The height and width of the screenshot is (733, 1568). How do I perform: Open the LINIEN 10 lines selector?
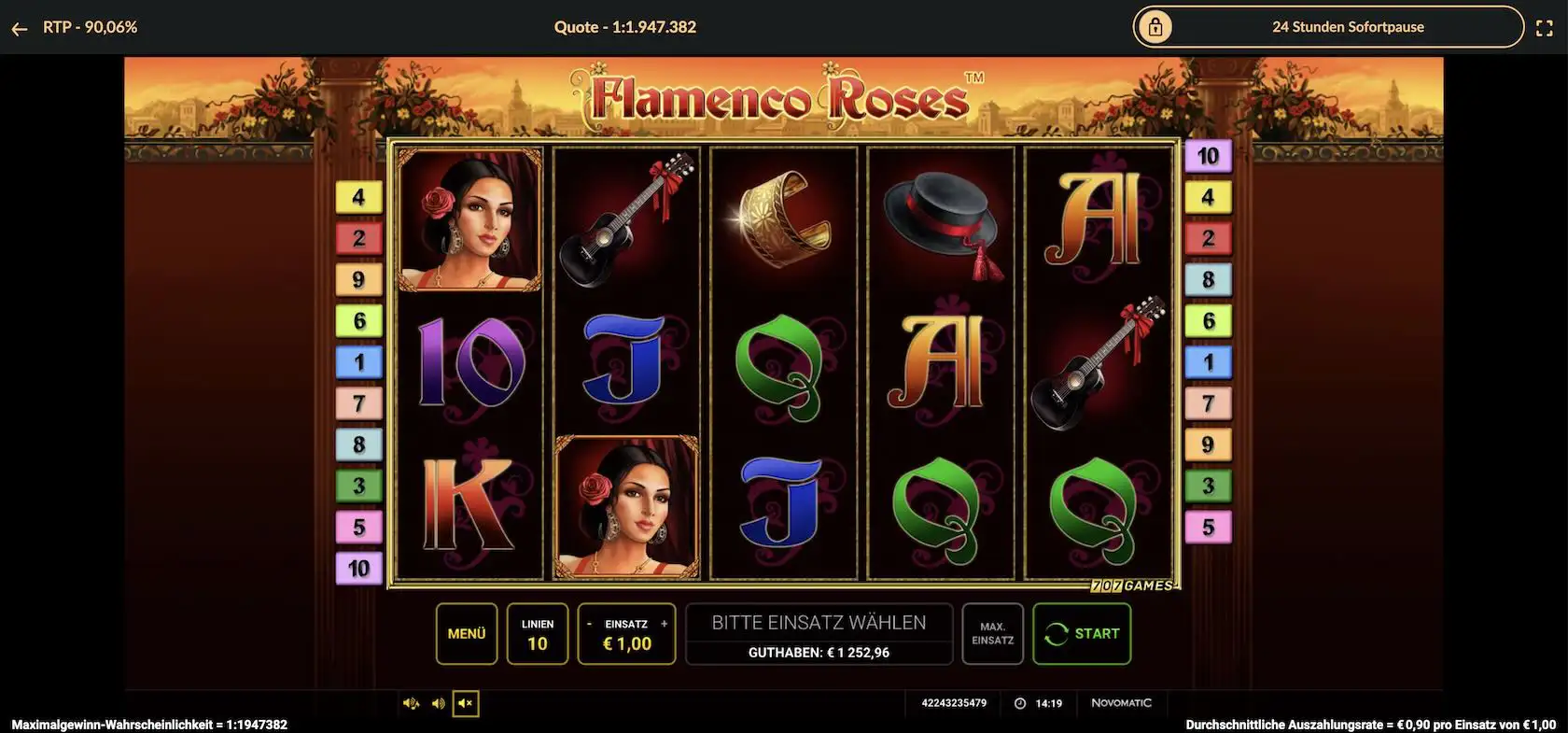(x=537, y=633)
